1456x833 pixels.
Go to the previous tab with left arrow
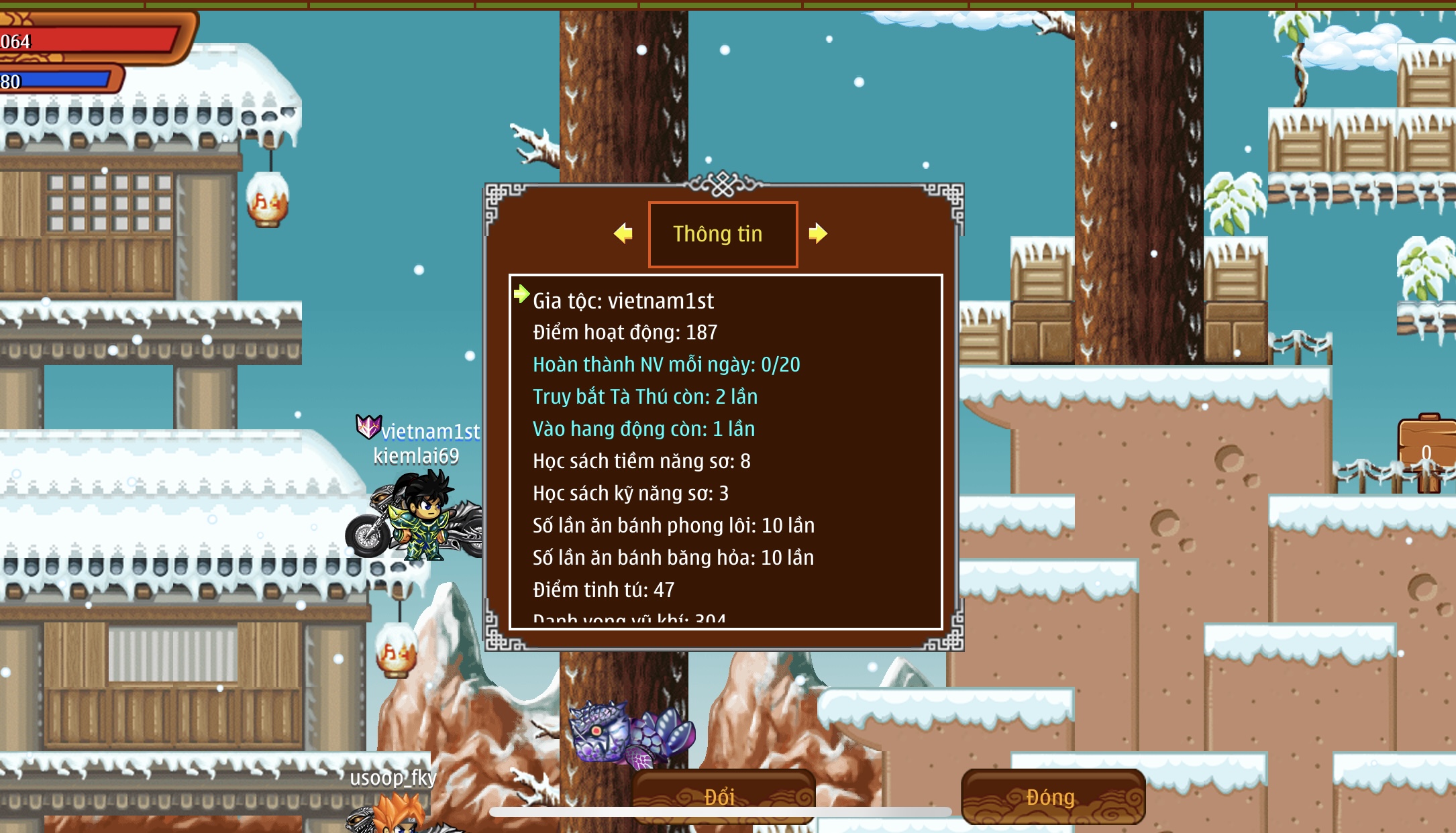[x=623, y=233]
